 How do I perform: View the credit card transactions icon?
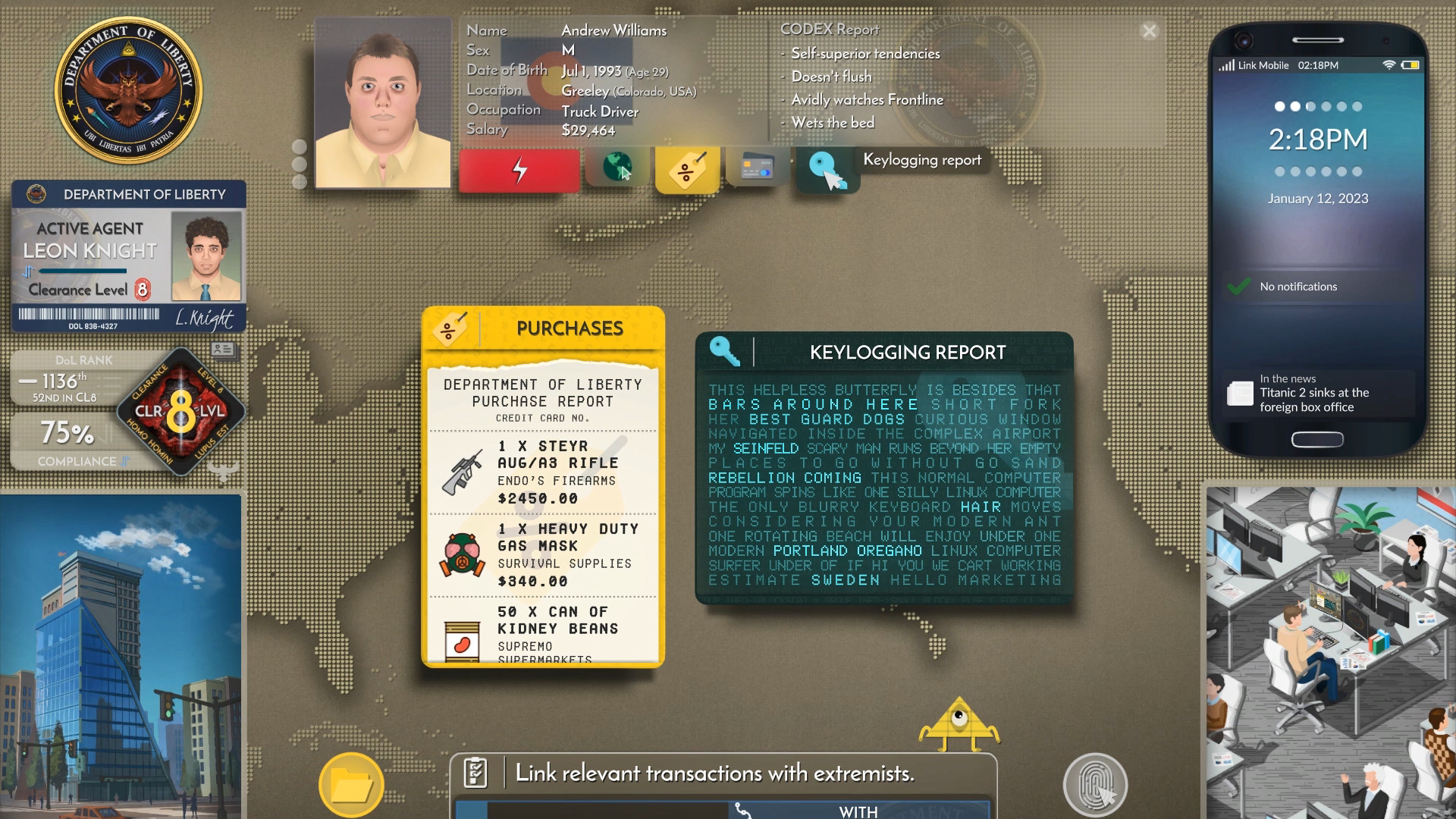tap(757, 168)
